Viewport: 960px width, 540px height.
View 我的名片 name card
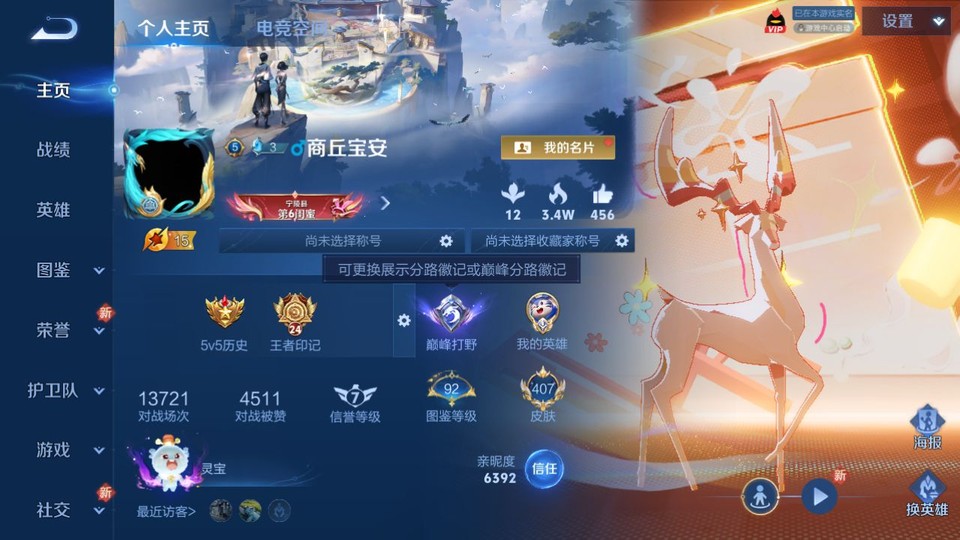click(x=558, y=148)
